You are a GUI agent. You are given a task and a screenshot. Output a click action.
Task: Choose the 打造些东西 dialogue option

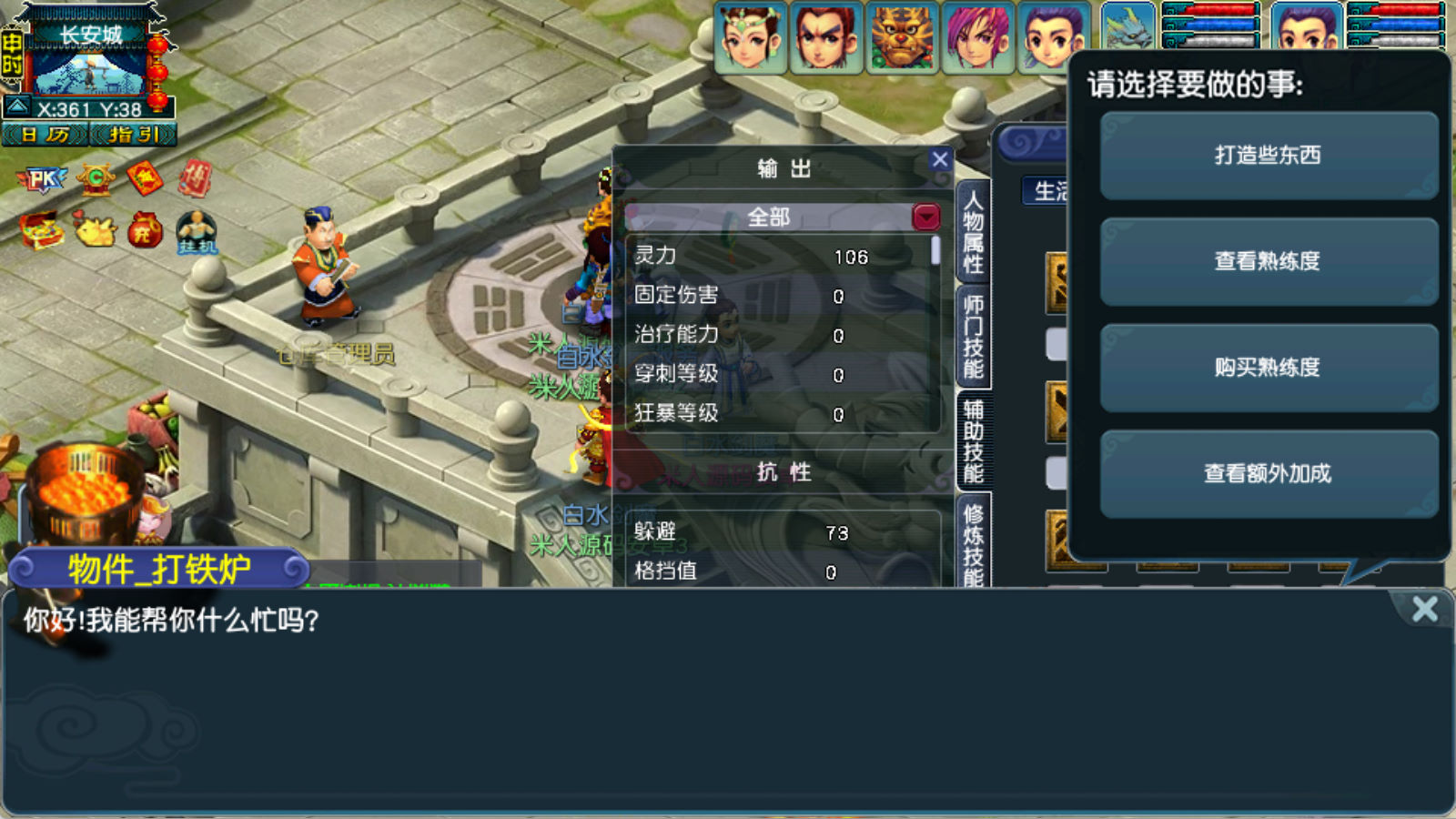click(1268, 156)
